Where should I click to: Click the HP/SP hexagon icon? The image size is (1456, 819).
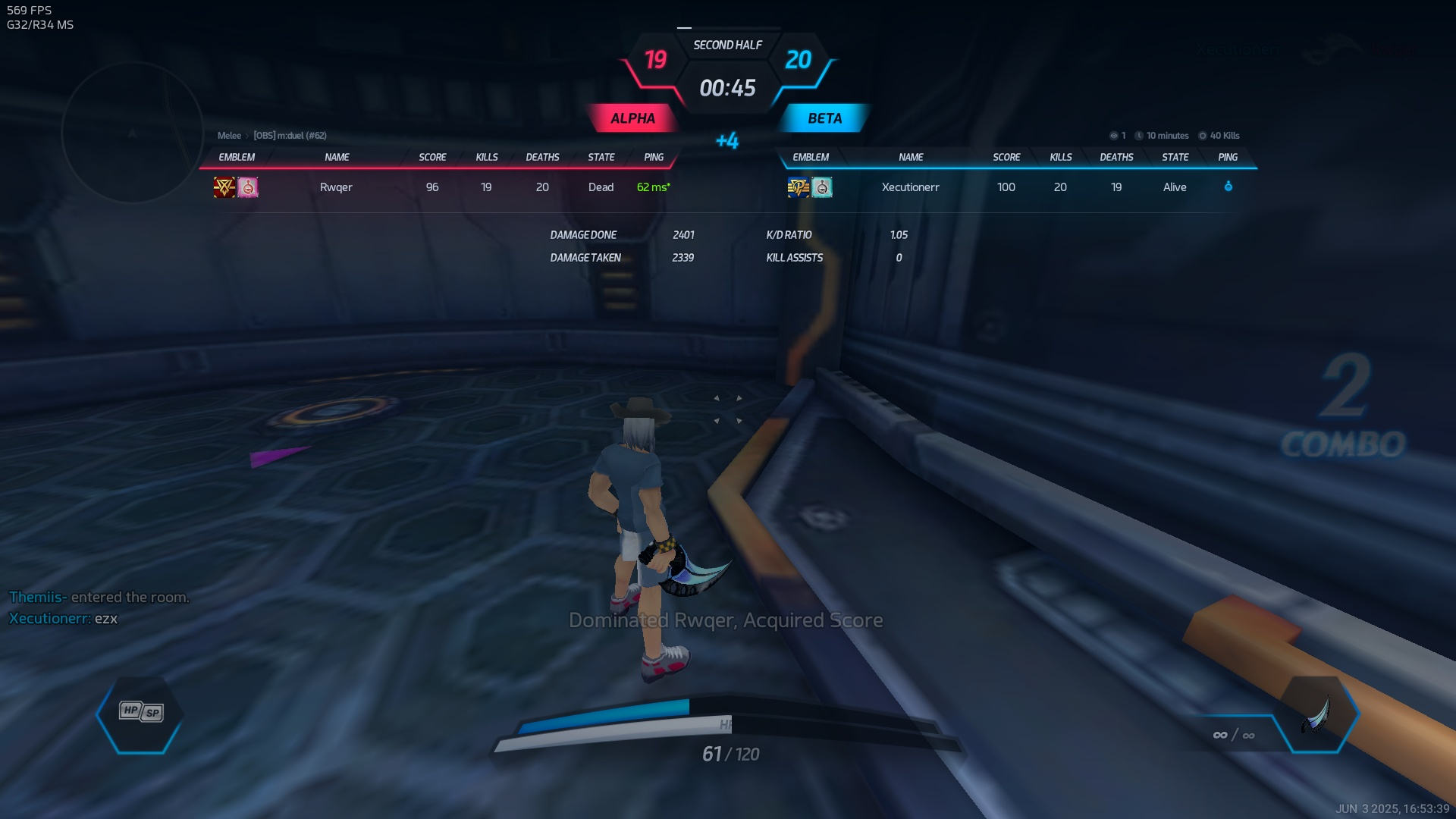[141, 713]
